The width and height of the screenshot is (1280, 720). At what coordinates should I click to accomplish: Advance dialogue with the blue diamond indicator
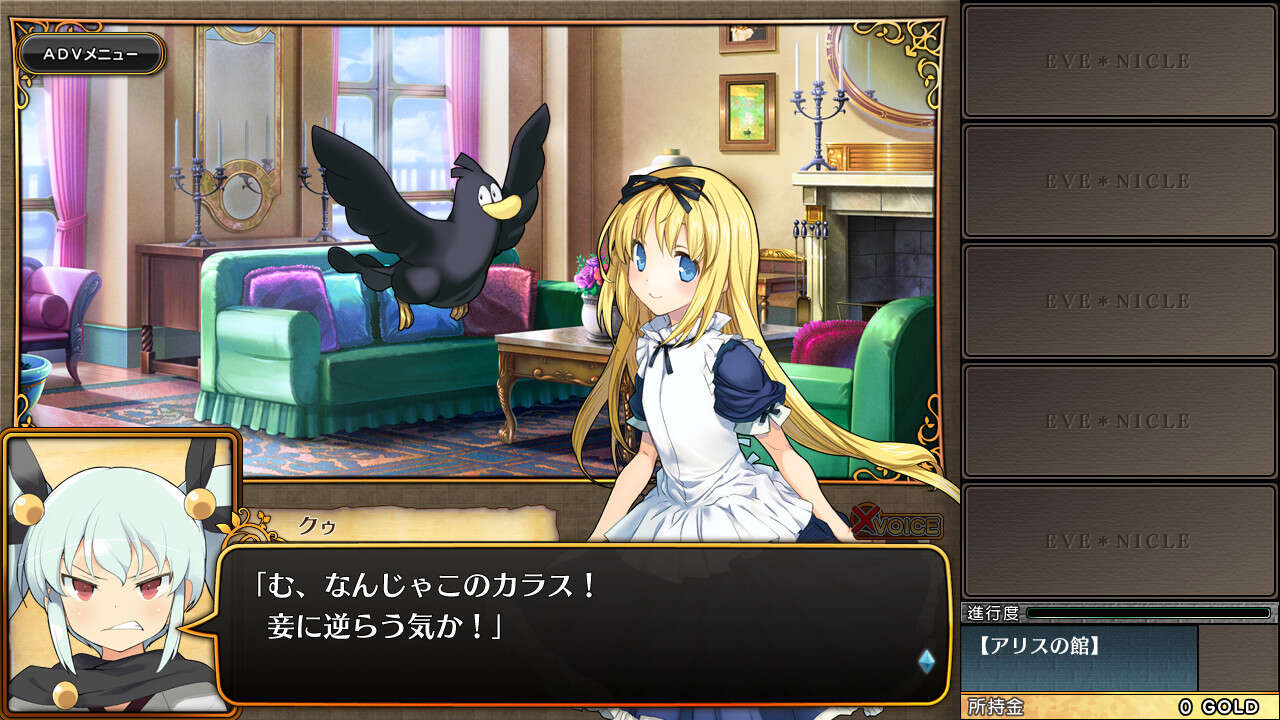[x=926, y=661]
